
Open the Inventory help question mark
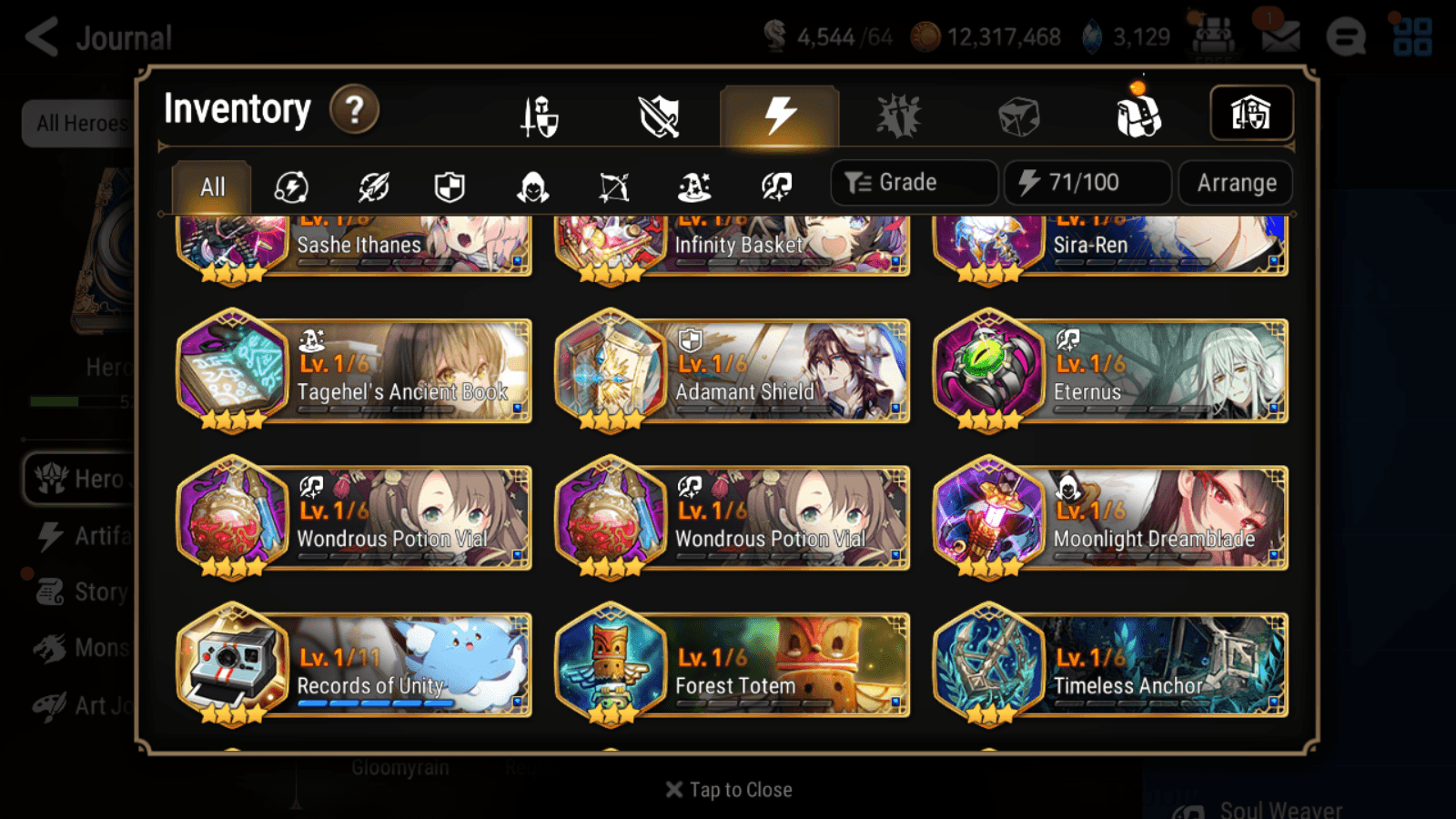pyautogui.click(x=354, y=109)
